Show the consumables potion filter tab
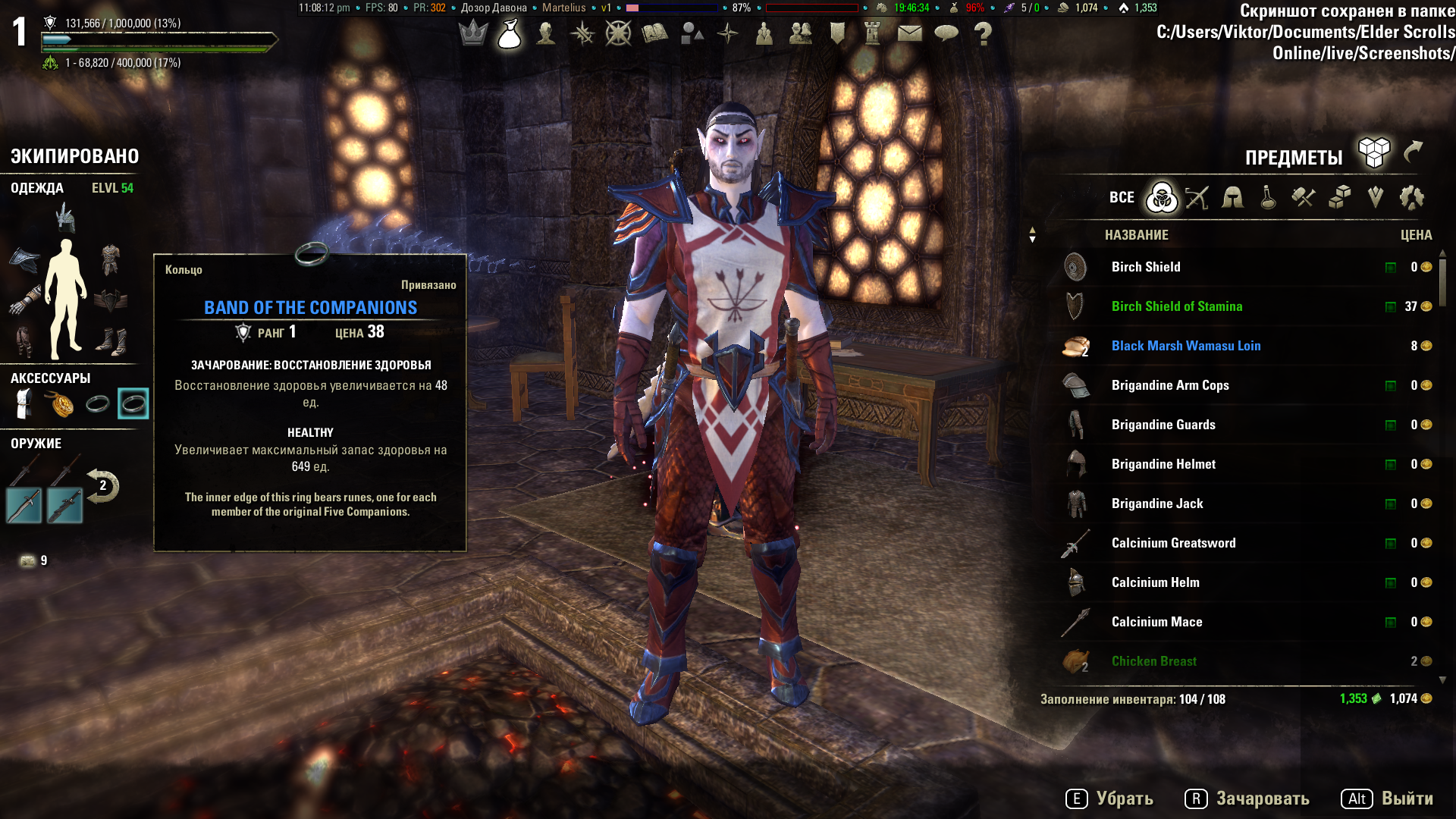Image resolution: width=1456 pixels, height=819 pixels. [x=1268, y=198]
